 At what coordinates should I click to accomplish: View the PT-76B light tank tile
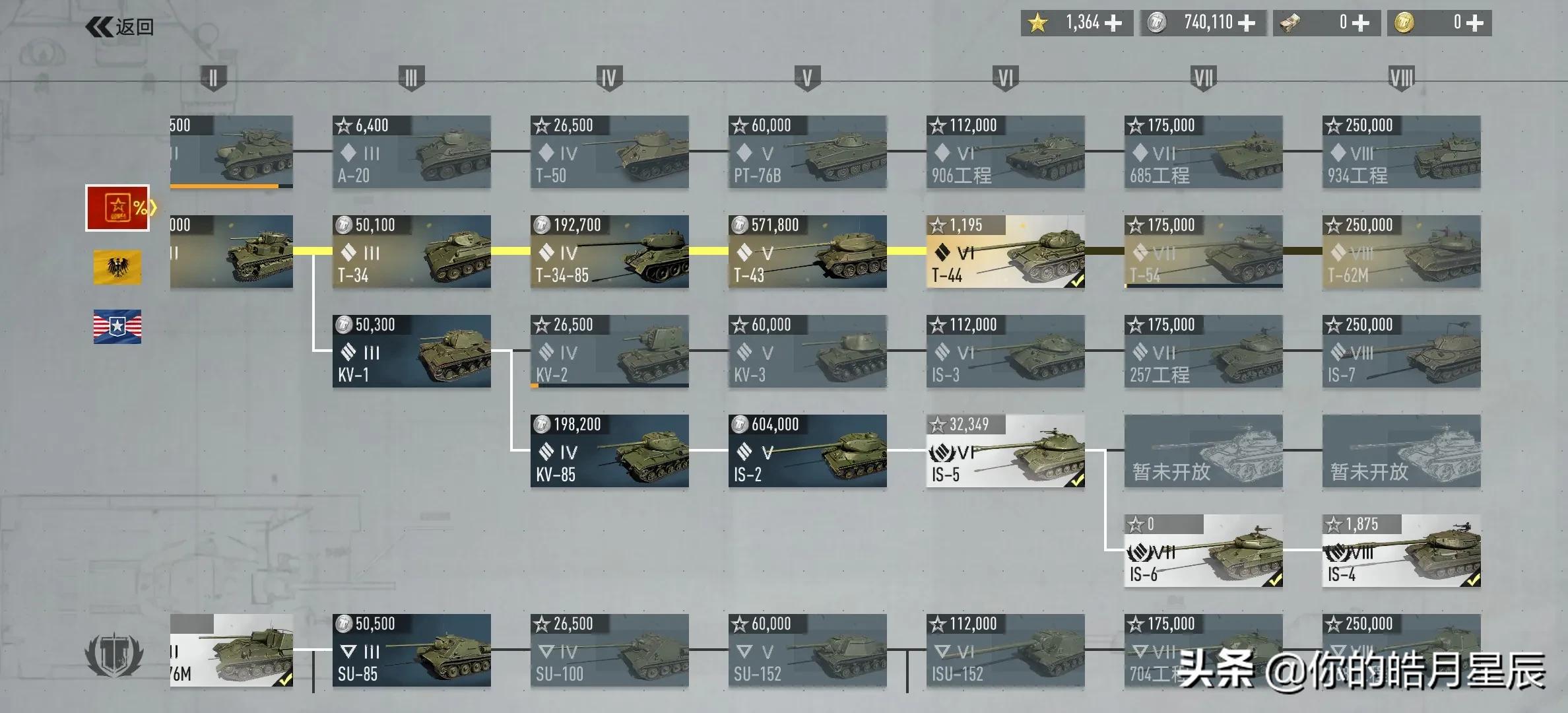(807, 152)
